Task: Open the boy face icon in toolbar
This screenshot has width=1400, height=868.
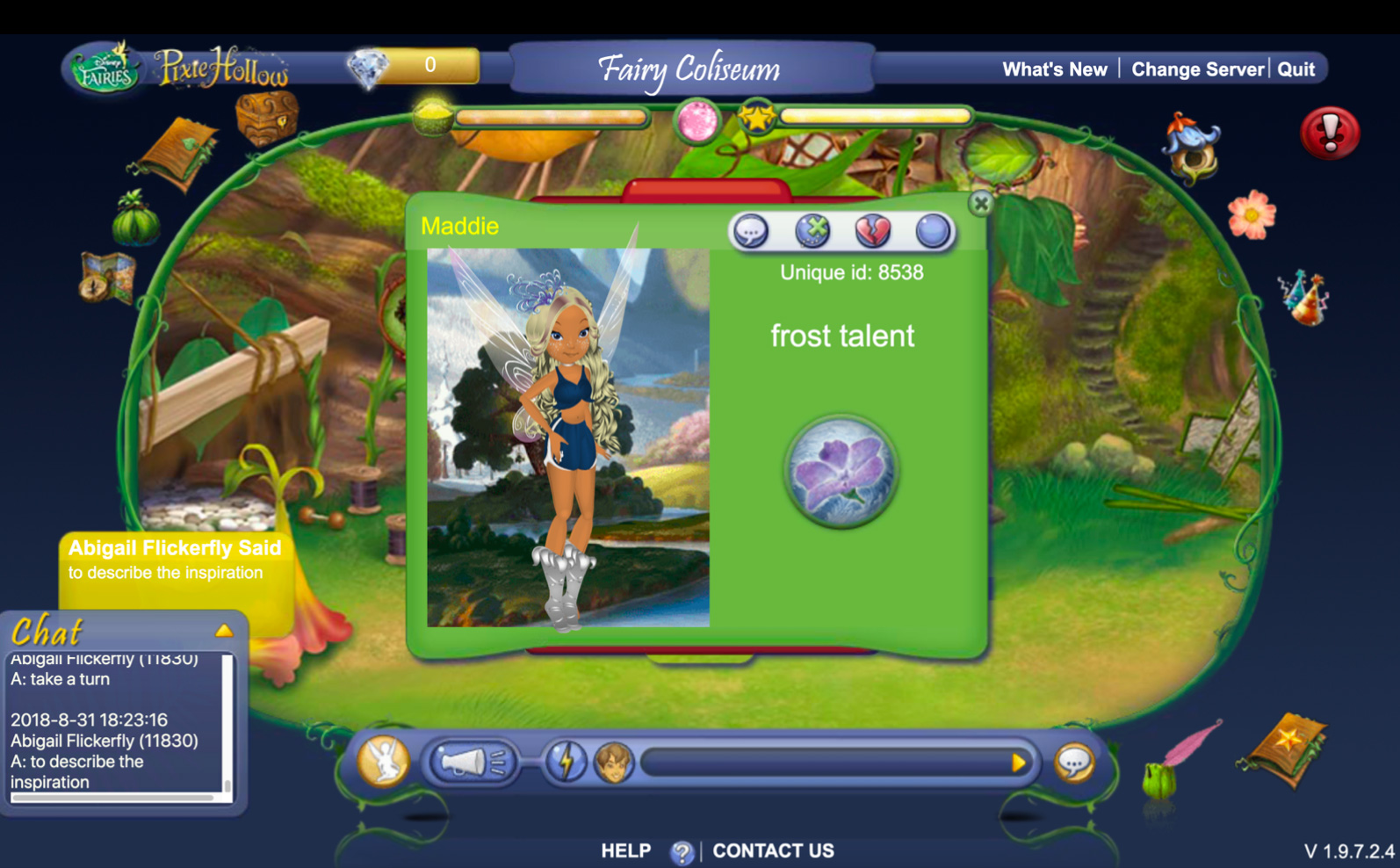Action: pos(613,762)
